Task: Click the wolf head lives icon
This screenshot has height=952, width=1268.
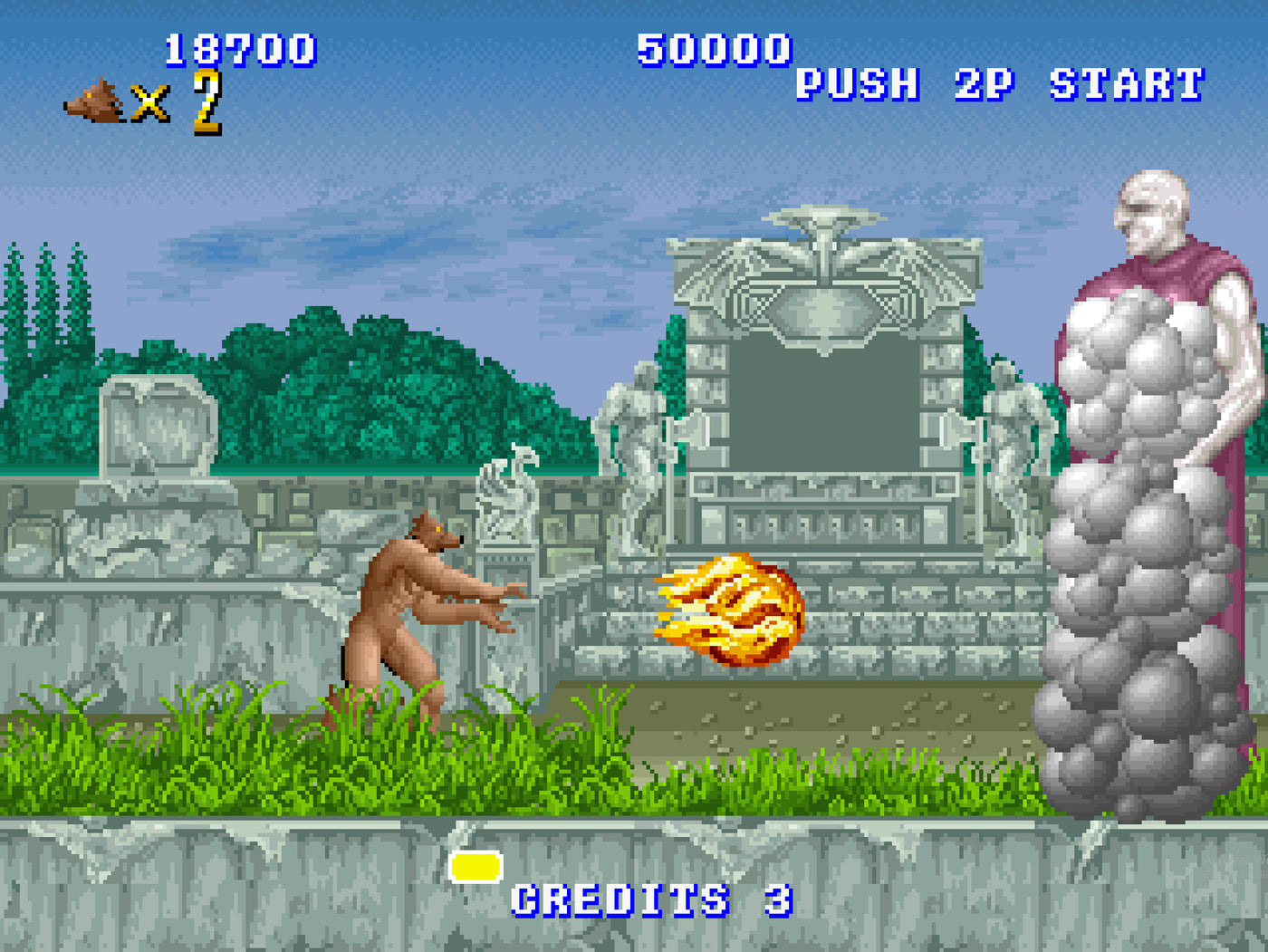Action: 95,100
